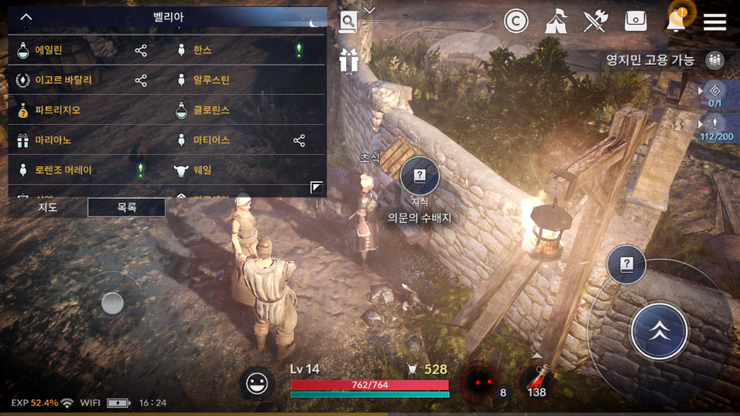This screenshot has width=740, height=416.
Task: Choose 로렌조 머레이 from the list
Action: coord(63,170)
